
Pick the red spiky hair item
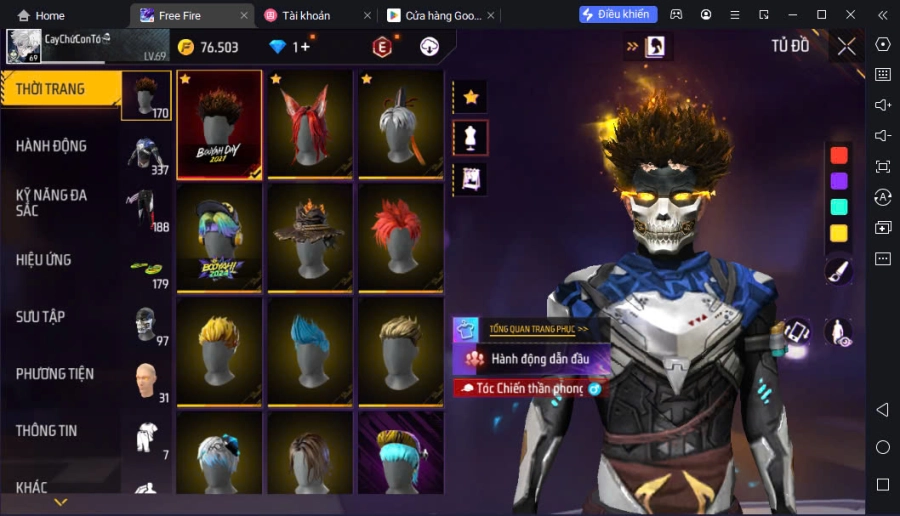[401, 238]
